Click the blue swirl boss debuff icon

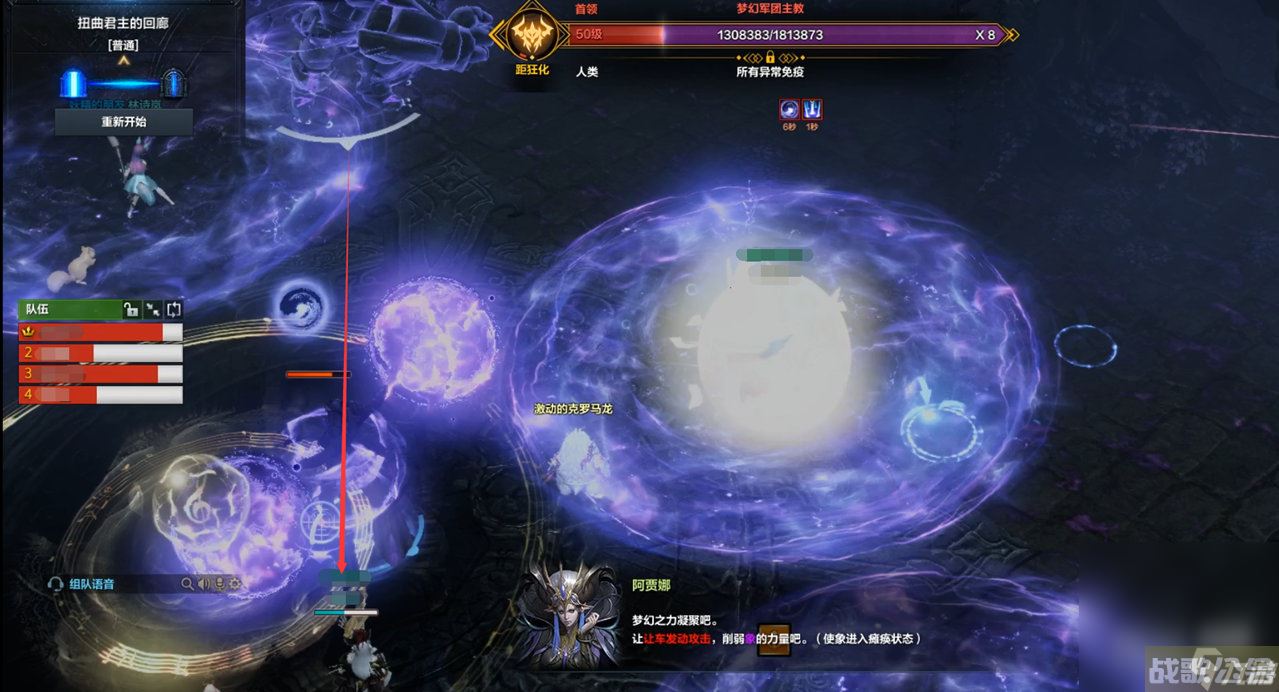(x=790, y=107)
